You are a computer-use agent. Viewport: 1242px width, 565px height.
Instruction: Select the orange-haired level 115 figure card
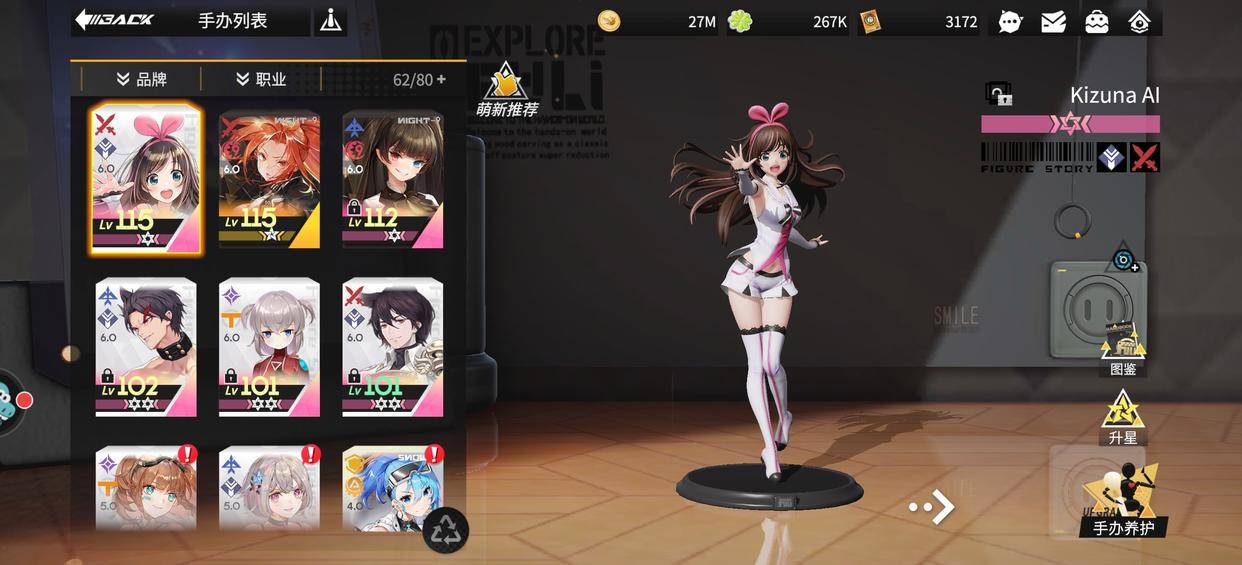point(269,179)
